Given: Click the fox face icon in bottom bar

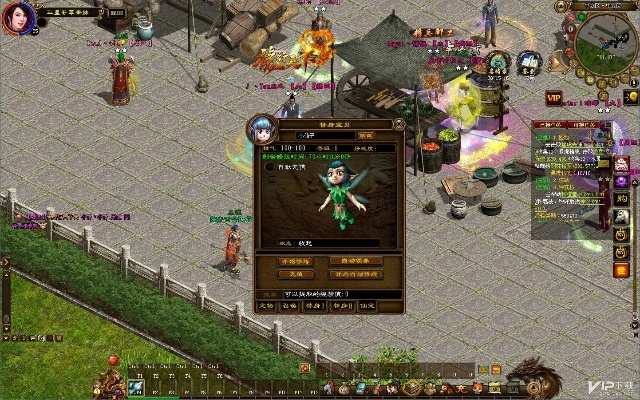Looking at the screenshot, I should tap(479, 387).
